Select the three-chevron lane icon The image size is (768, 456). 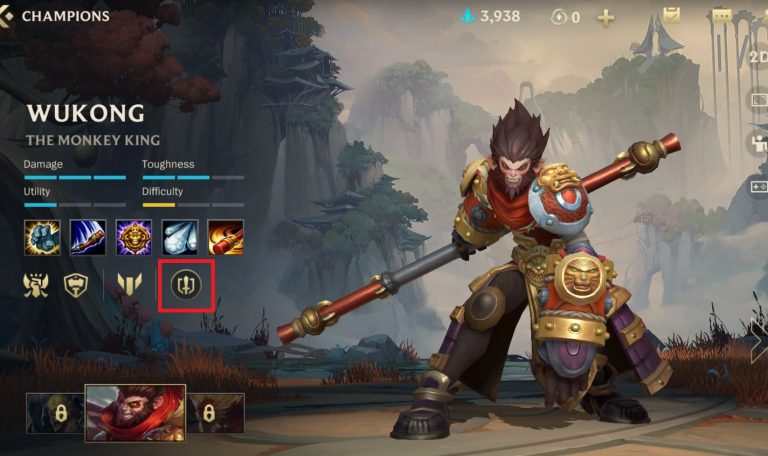tap(129, 285)
